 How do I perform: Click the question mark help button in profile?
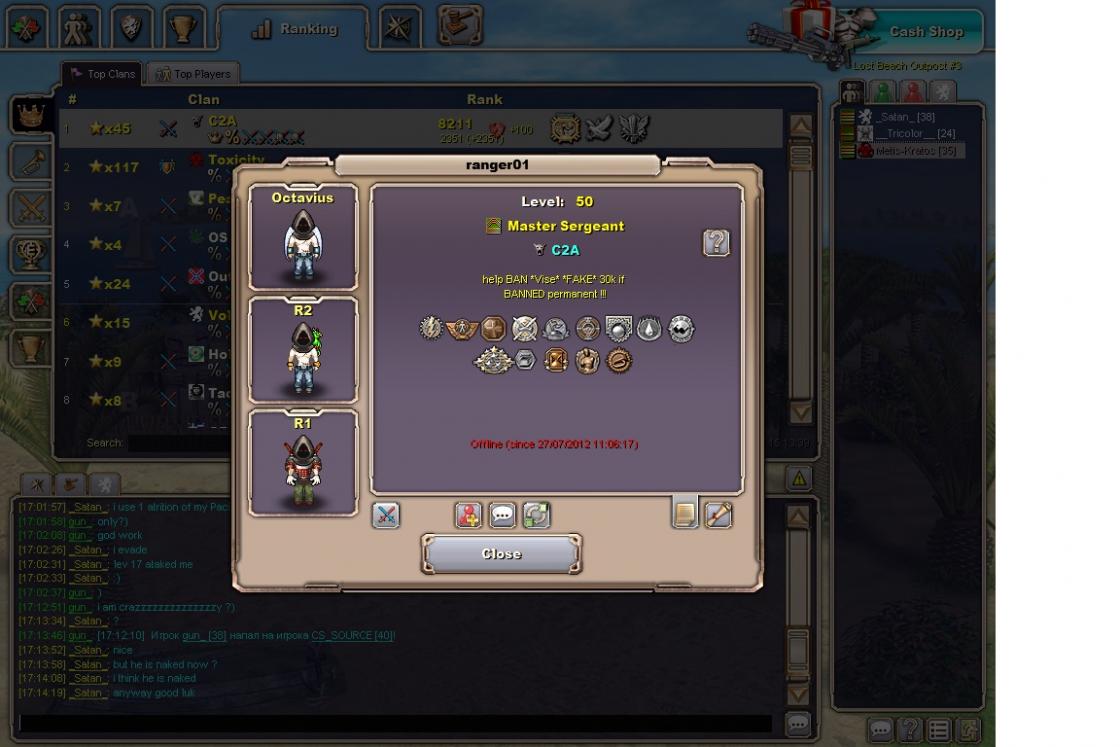pos(716,242)
